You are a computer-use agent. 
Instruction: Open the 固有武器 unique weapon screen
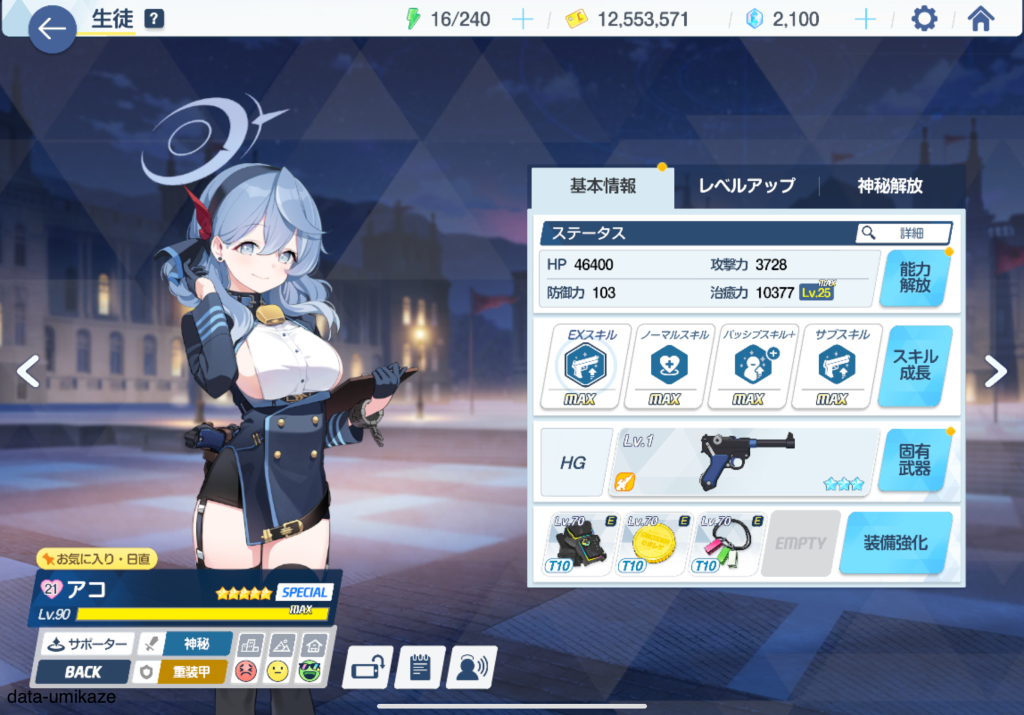click(914, 460)
